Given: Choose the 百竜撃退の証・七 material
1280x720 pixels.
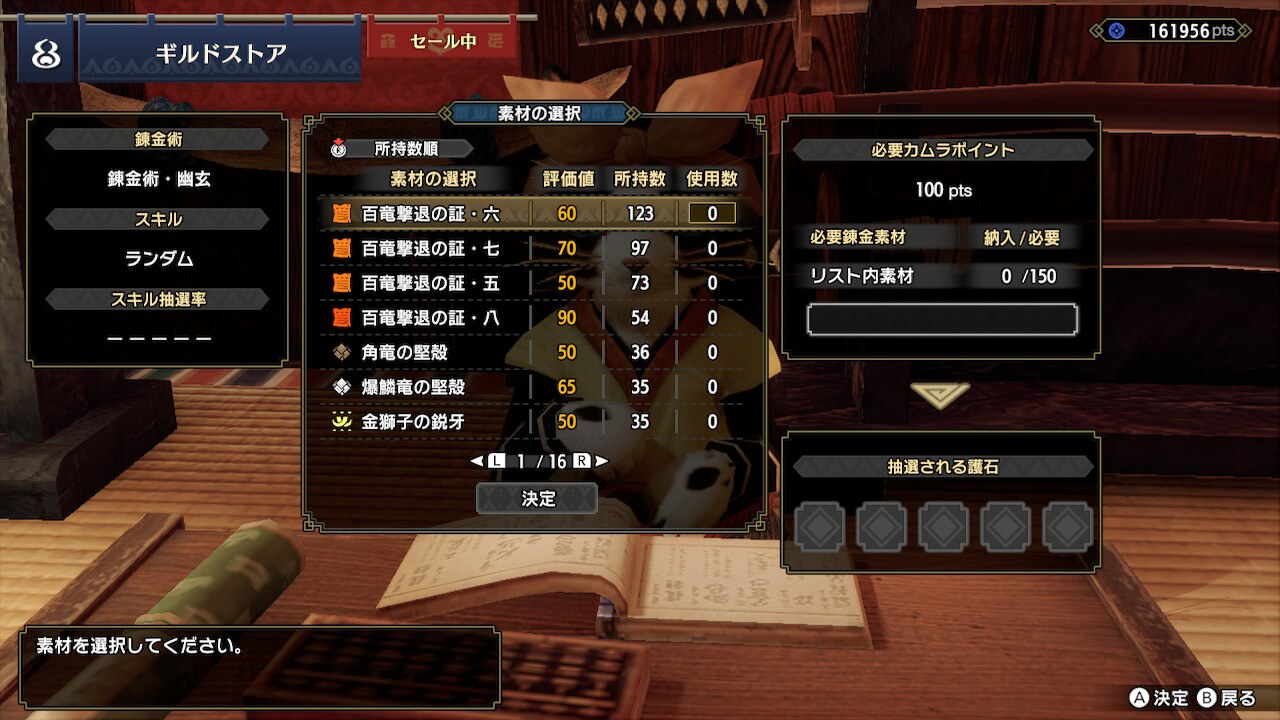Looking at the screenshot, I should [x=430, y=248].
